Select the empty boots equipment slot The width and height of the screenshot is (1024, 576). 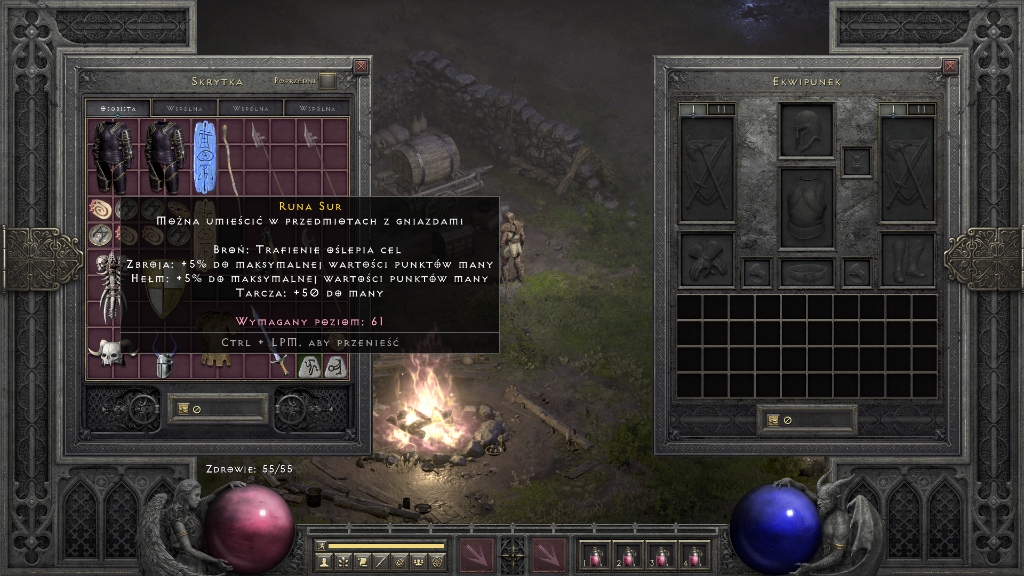click(907, 259)
